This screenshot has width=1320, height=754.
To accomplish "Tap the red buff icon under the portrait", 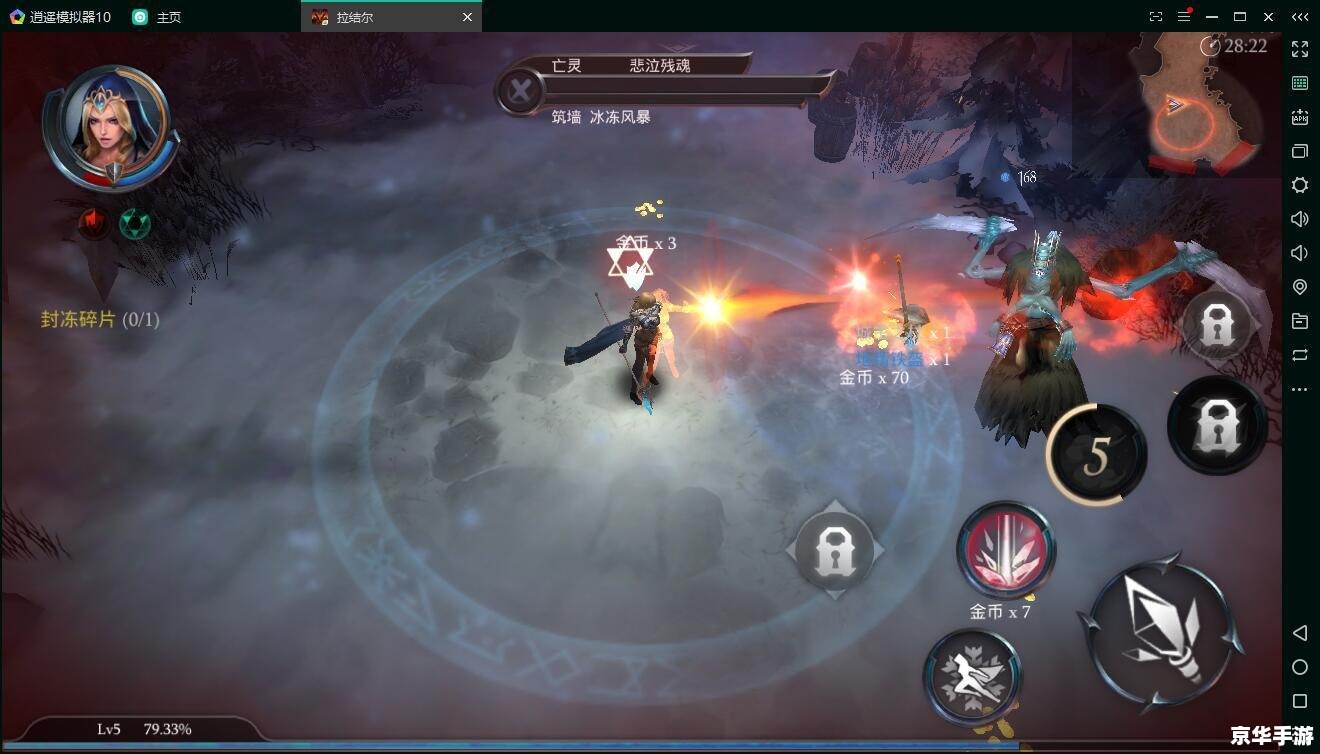I will coord(94,223).
